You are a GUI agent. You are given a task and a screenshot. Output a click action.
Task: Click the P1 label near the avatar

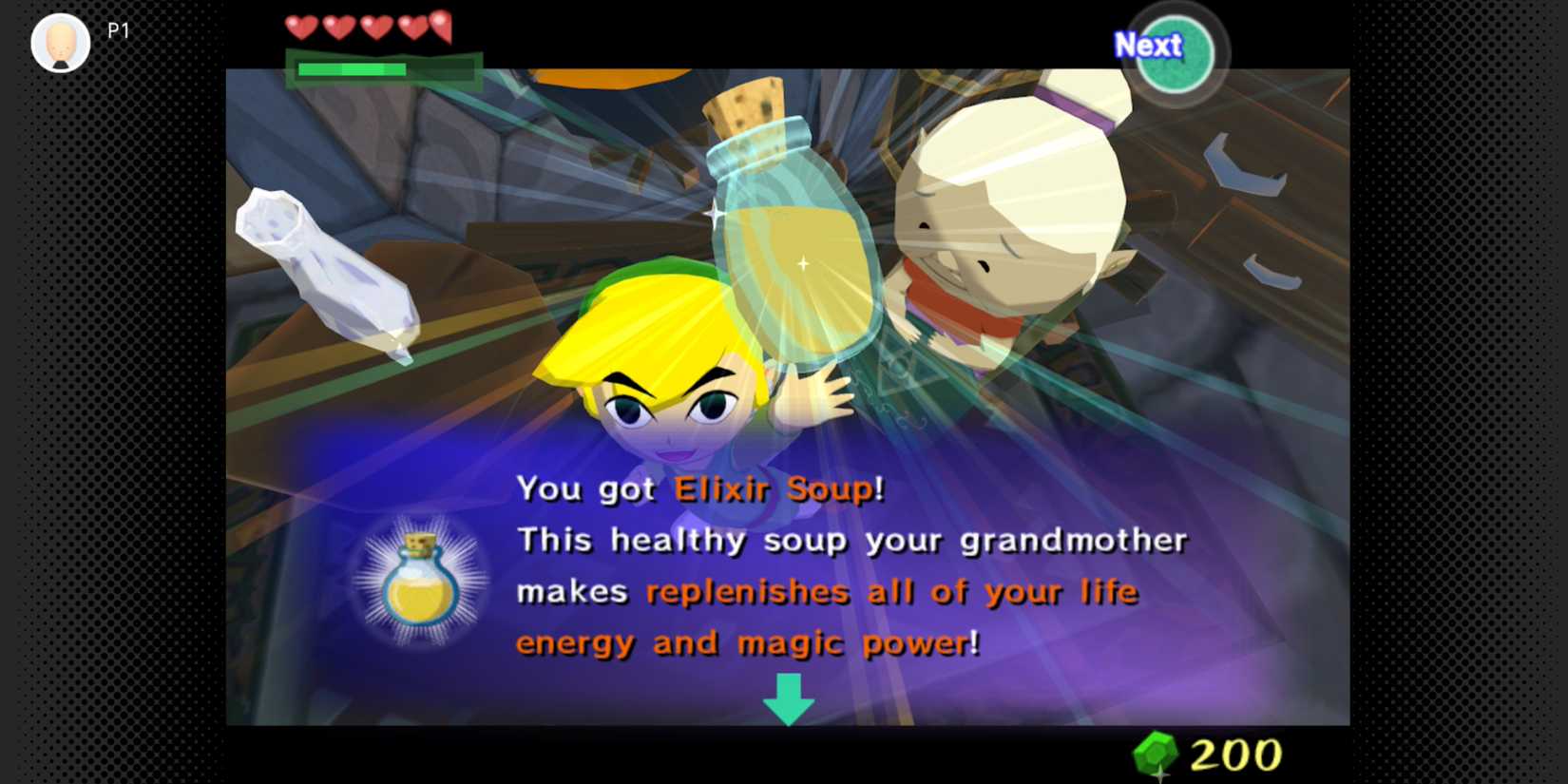pyautogui.click(x=117, y=31)
